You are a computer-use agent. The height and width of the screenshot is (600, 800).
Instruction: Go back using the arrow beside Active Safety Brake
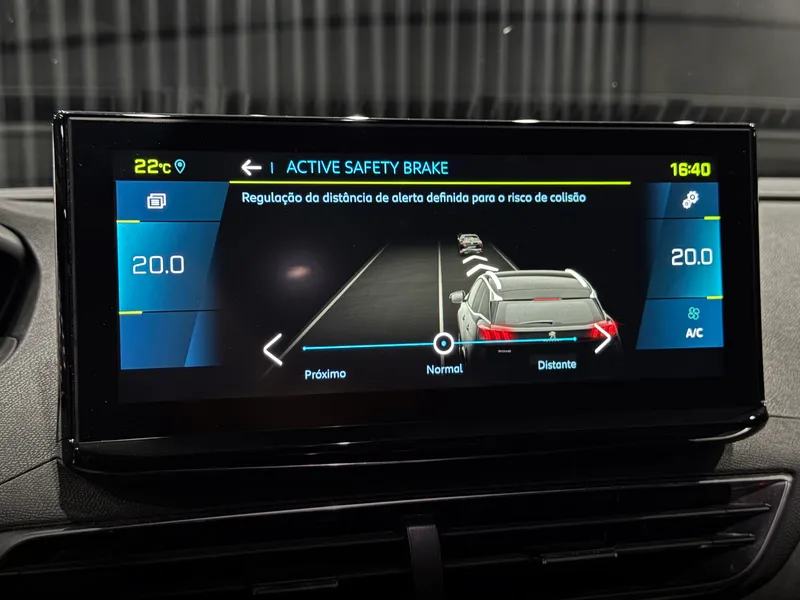click(251, 167)
